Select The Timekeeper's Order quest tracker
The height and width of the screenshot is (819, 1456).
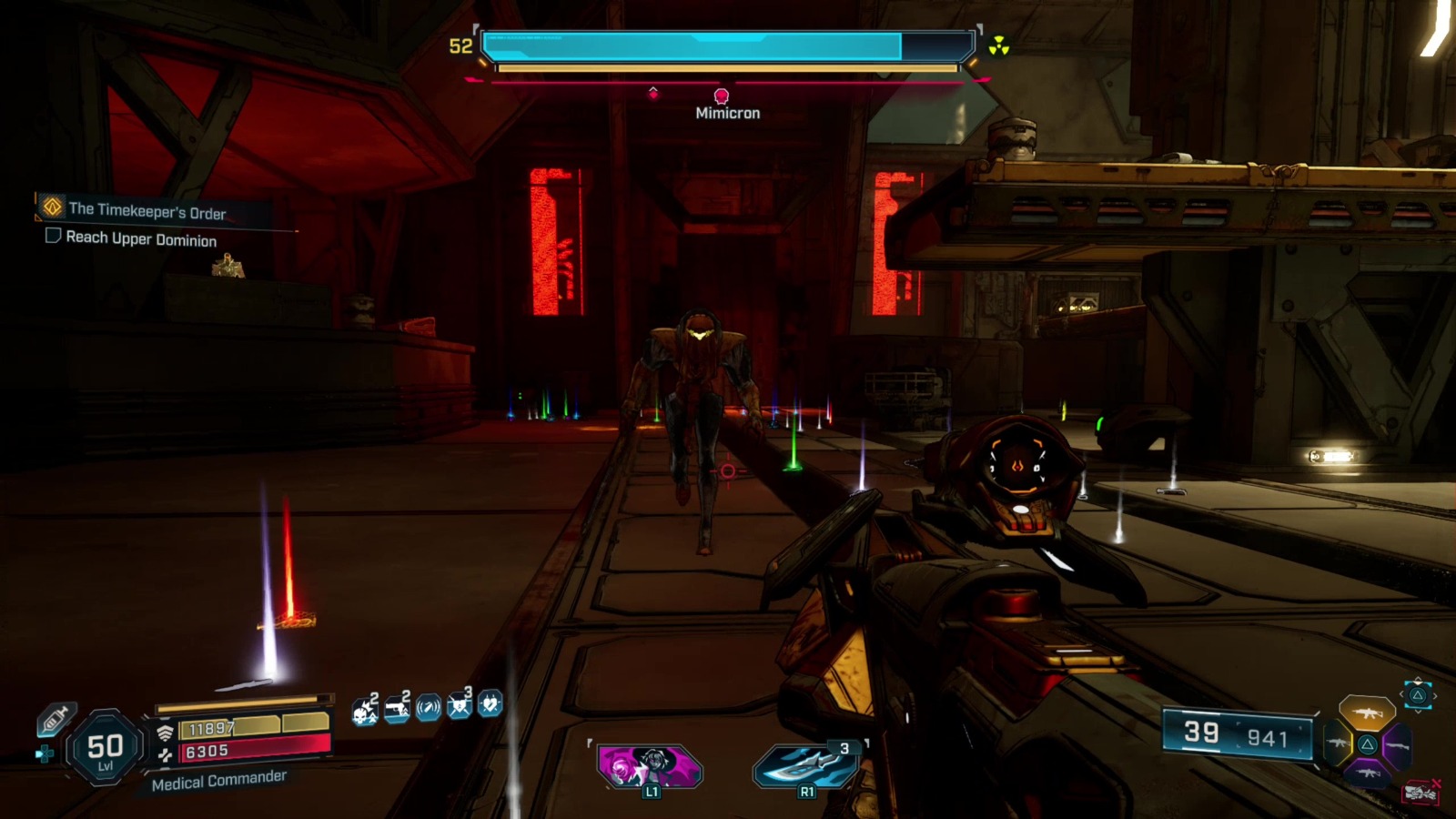(146, 210)
